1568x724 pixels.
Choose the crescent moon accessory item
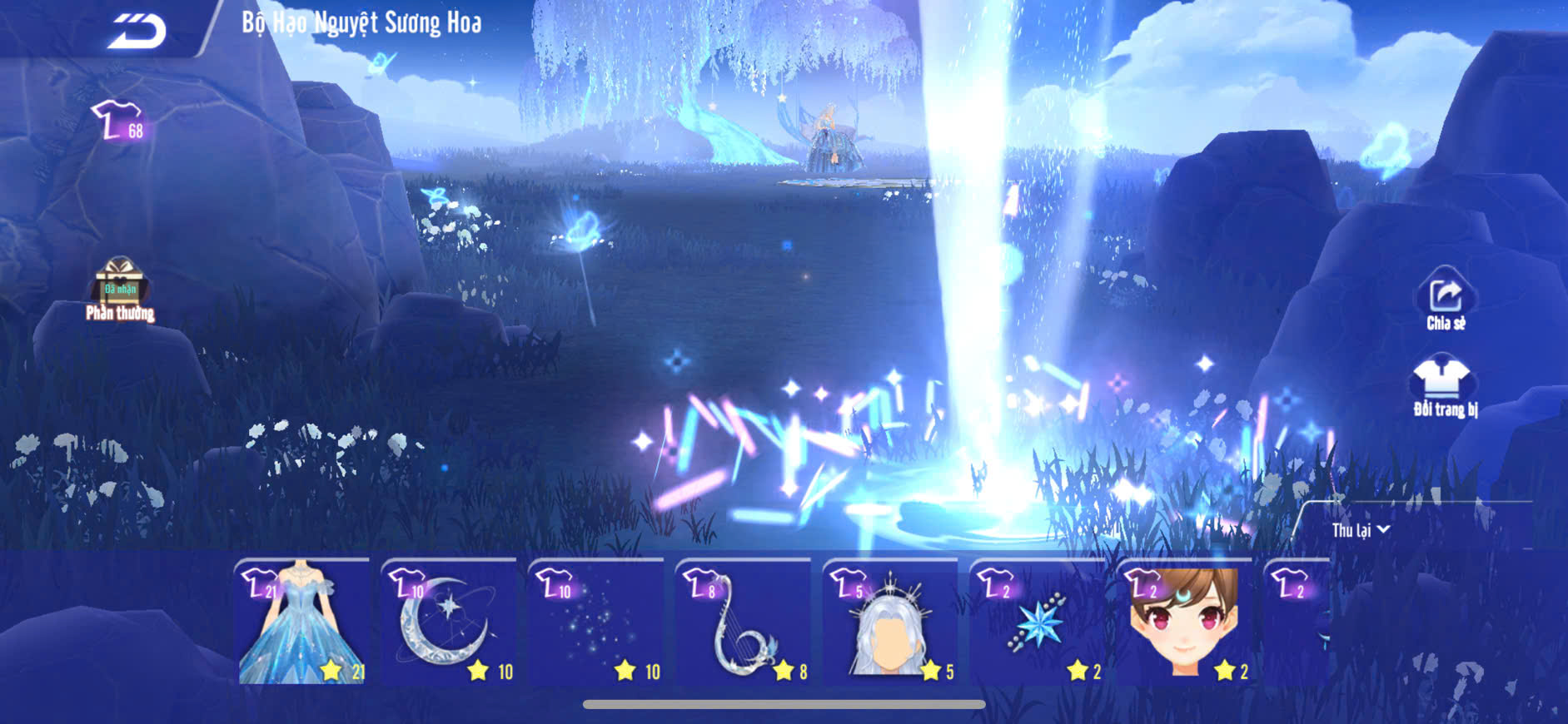[450, 622]
